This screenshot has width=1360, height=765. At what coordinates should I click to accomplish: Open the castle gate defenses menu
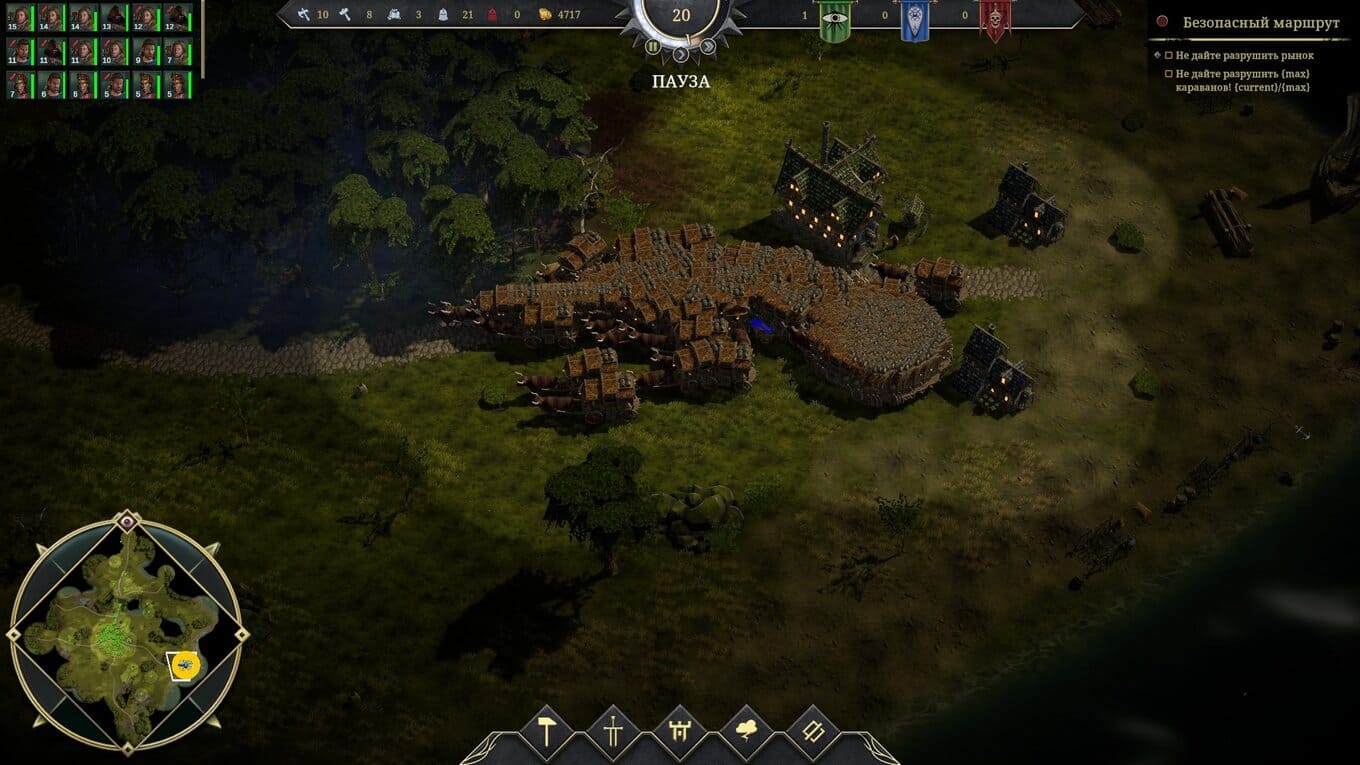680,731
